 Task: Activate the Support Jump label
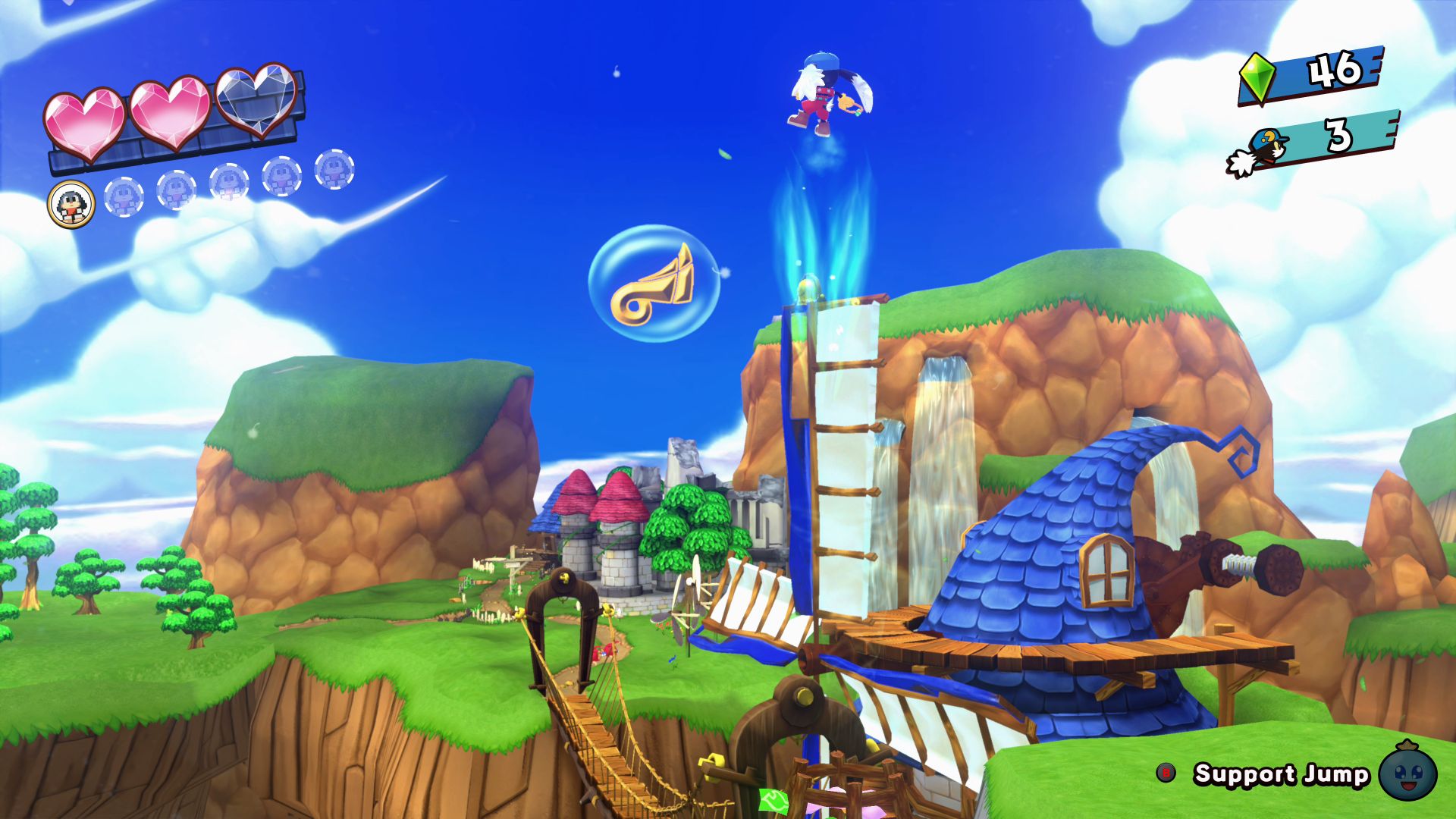pyautogui.click(x=1281, y=774)
